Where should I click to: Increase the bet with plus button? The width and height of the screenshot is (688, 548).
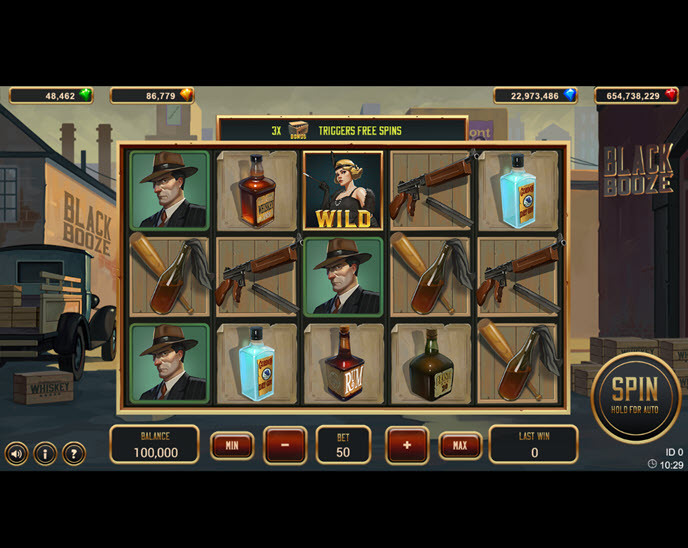[407, 445]
